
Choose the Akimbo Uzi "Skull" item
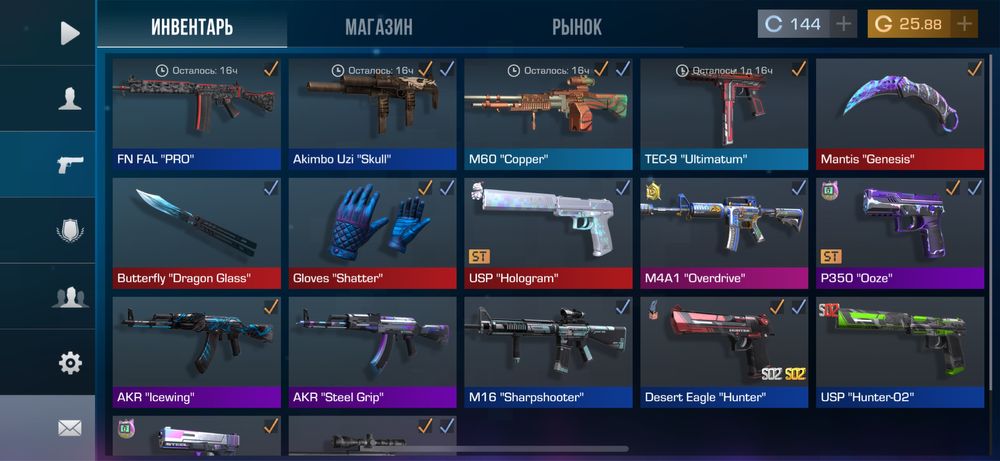tap(372, 113)
